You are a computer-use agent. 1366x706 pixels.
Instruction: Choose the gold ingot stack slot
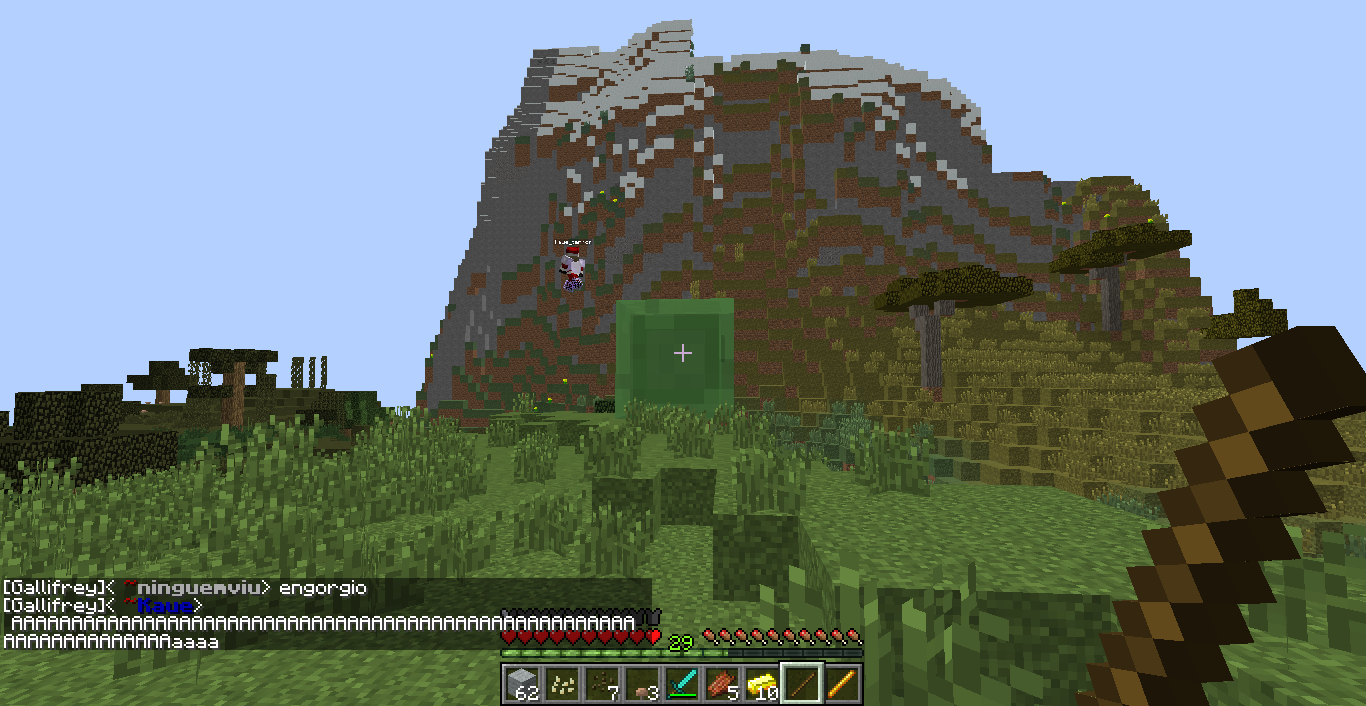point(762,684)
